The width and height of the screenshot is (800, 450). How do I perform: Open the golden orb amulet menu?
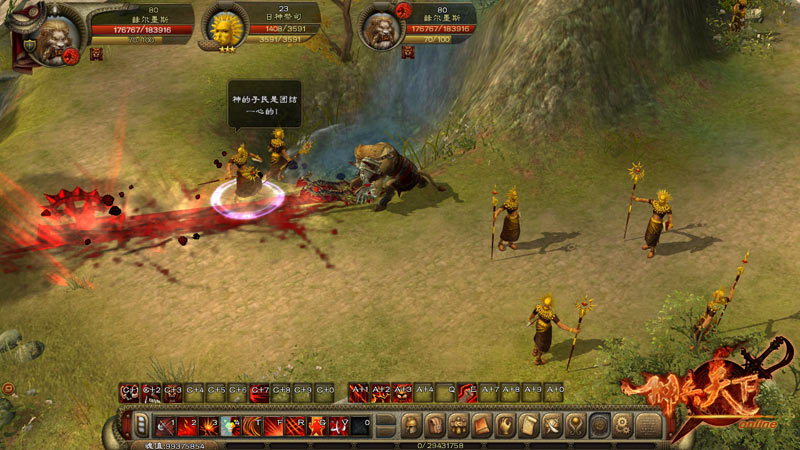tap(576, 425)
